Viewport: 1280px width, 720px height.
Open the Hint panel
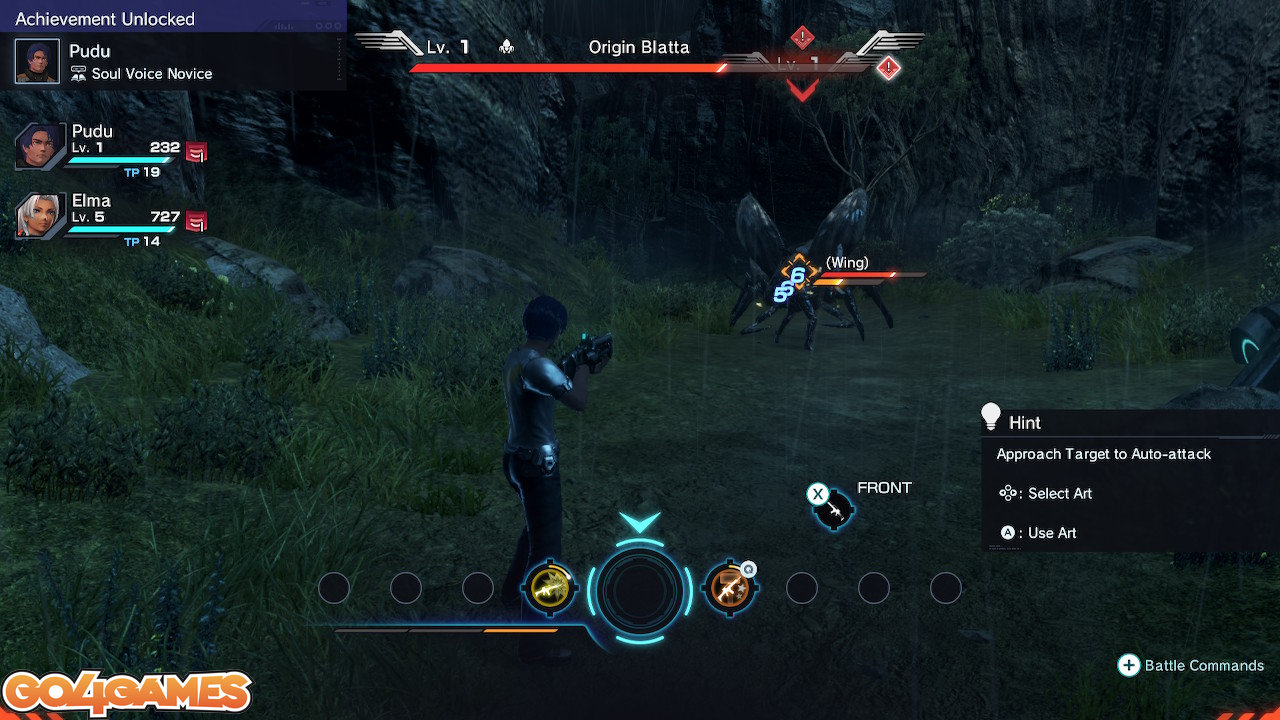coord(1129,423)
